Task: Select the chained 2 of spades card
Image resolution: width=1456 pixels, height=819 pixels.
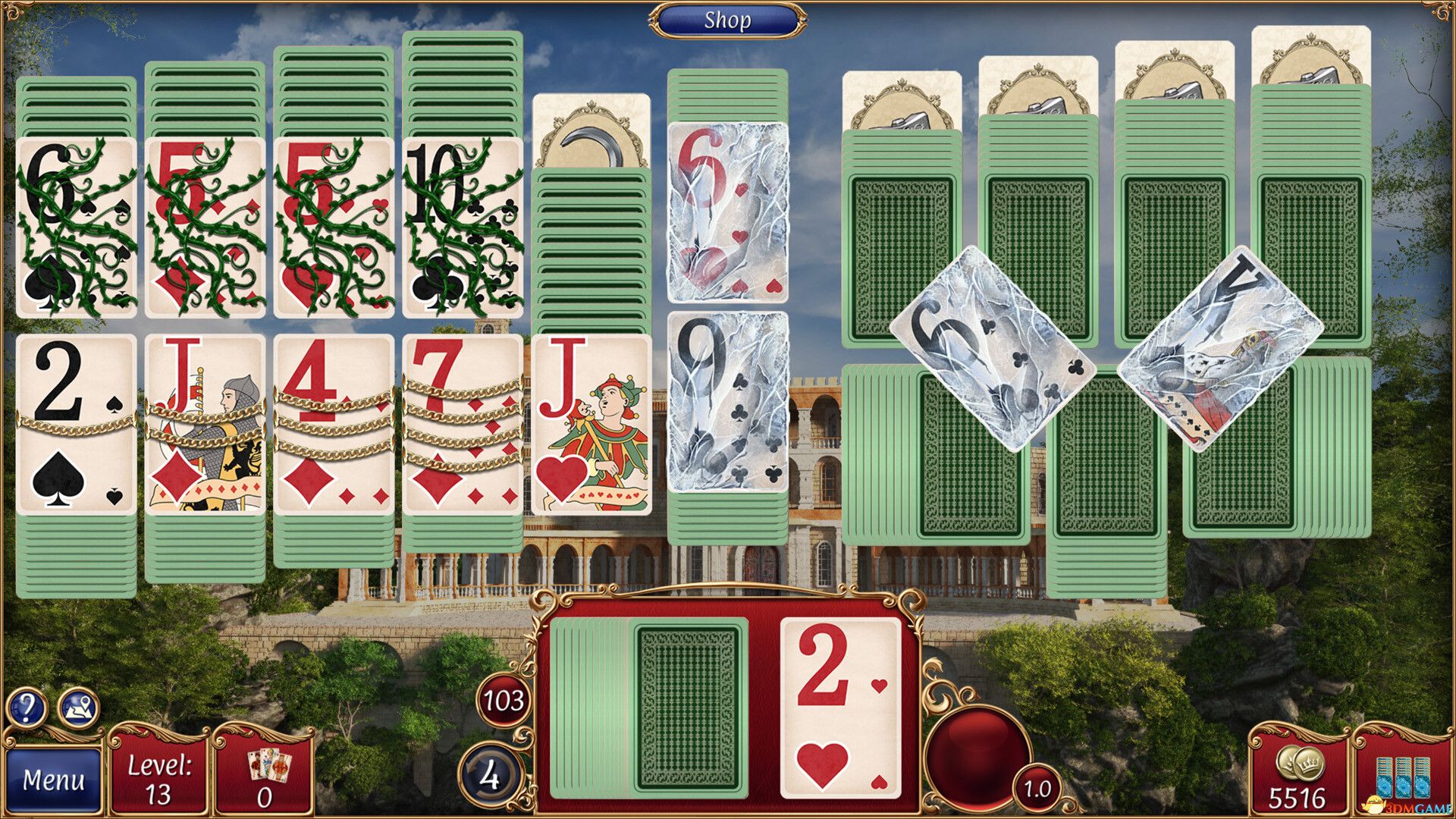Action: pos(76,425)
